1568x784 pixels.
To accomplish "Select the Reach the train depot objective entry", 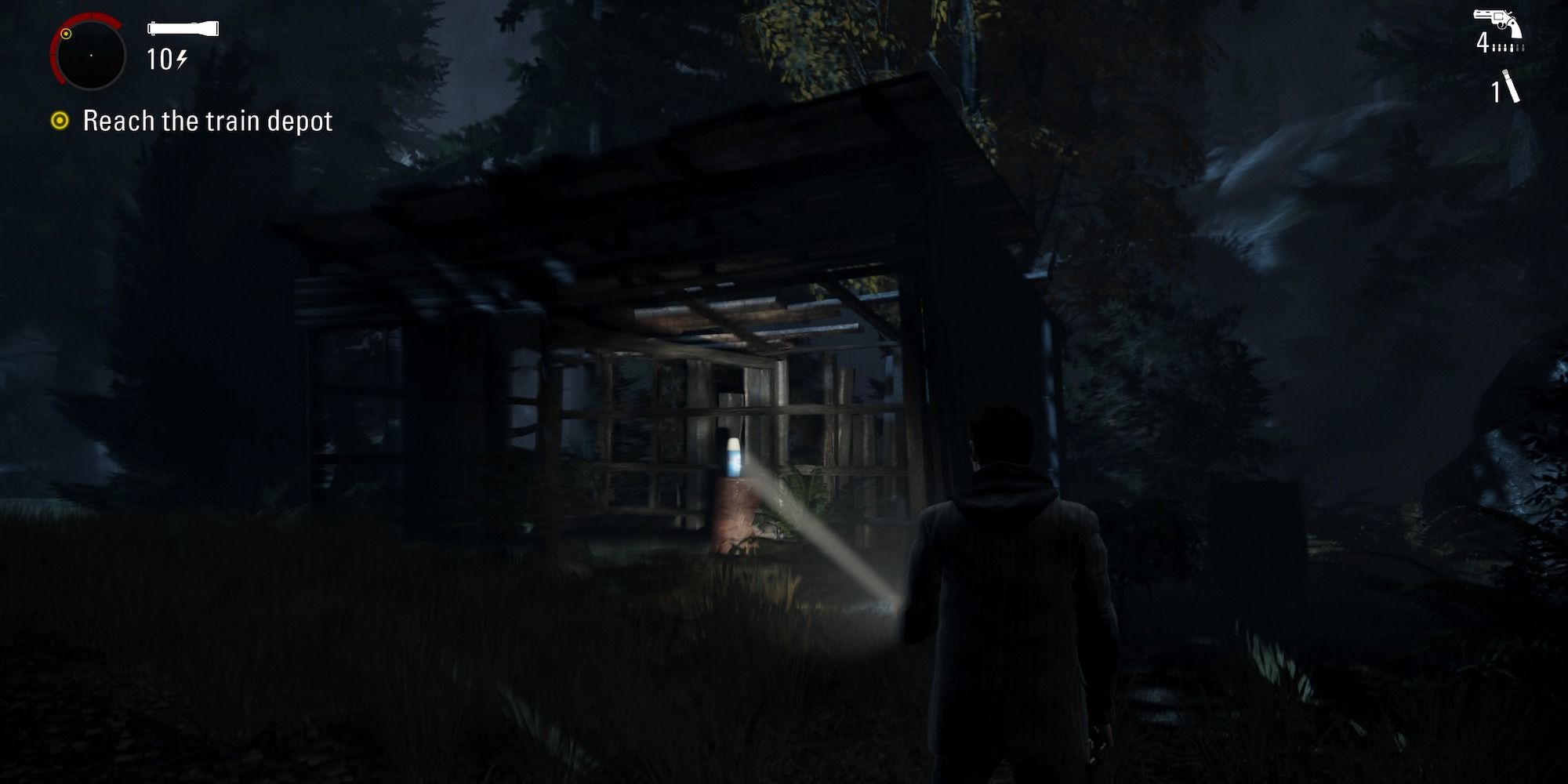I will [x=209, y=122].
